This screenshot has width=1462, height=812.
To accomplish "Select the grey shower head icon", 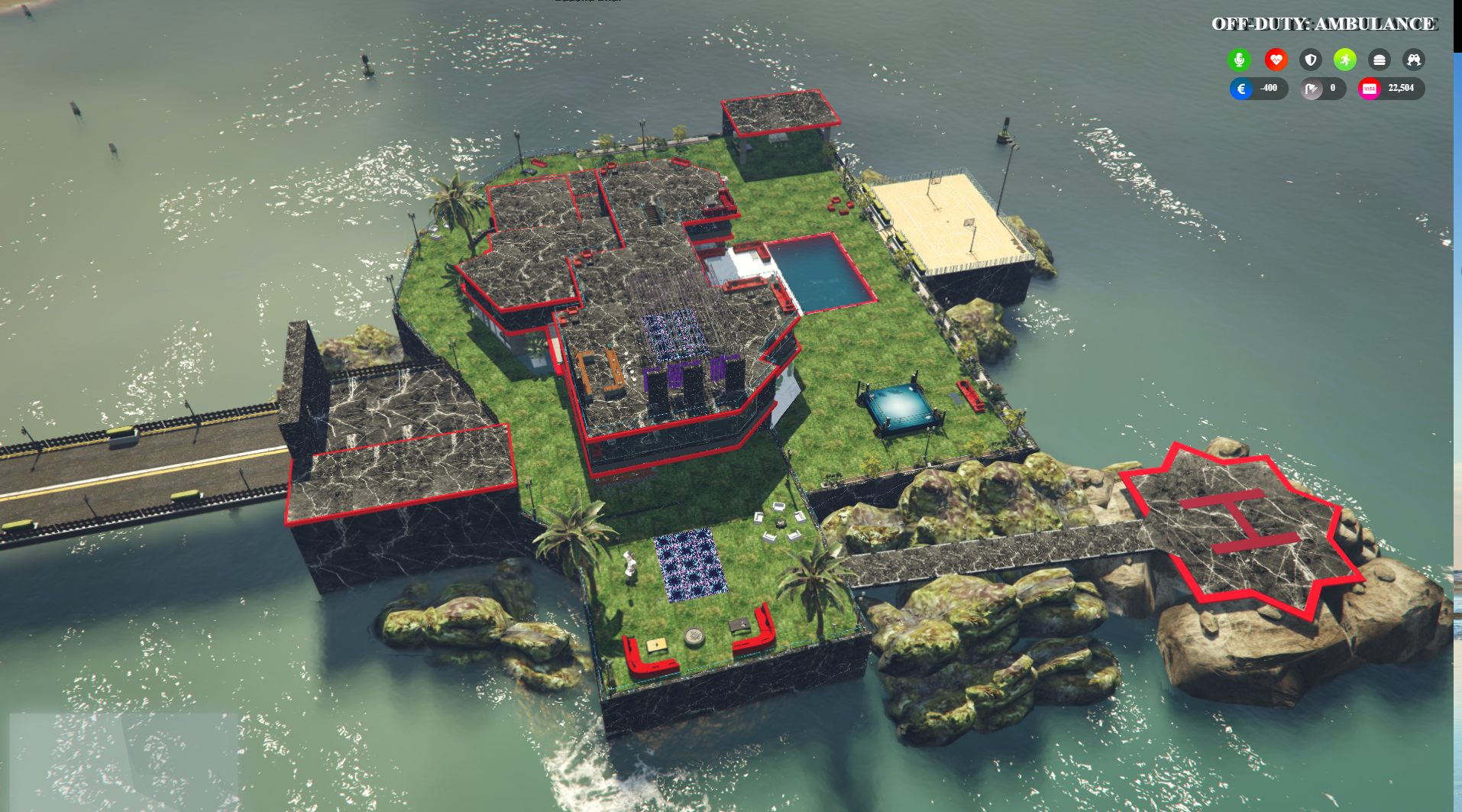I will click(x=1312, y=89).
